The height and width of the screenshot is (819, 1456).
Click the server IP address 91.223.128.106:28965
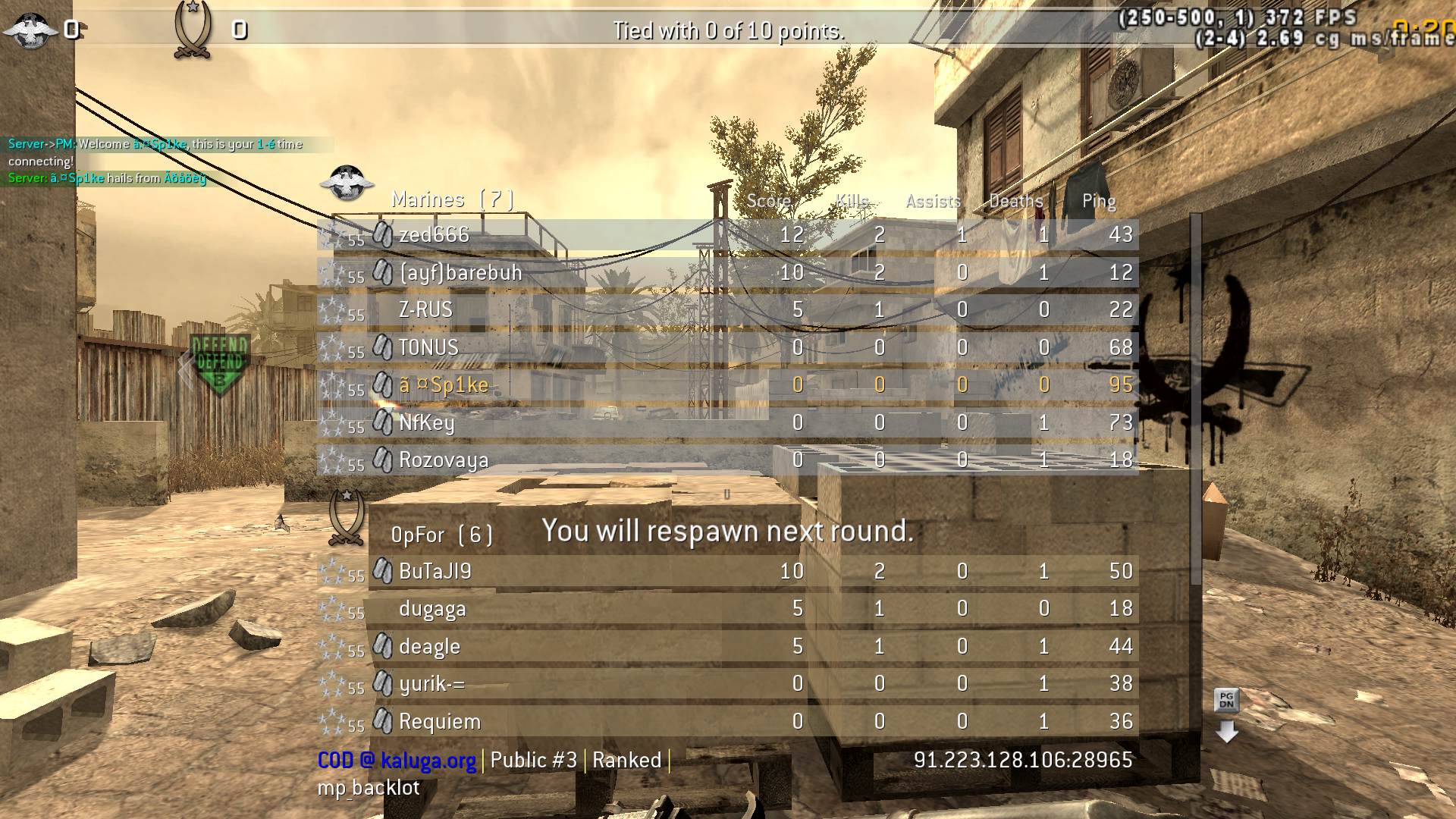pos(1023,760)
